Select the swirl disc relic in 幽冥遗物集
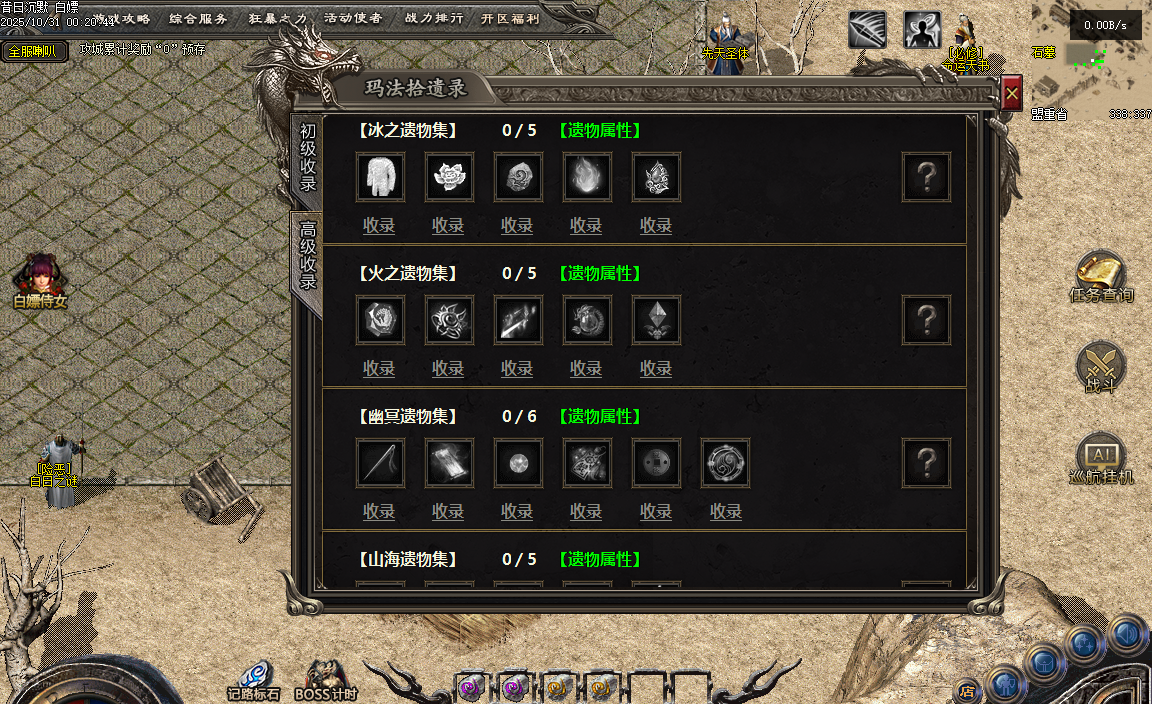 [725, 463]
